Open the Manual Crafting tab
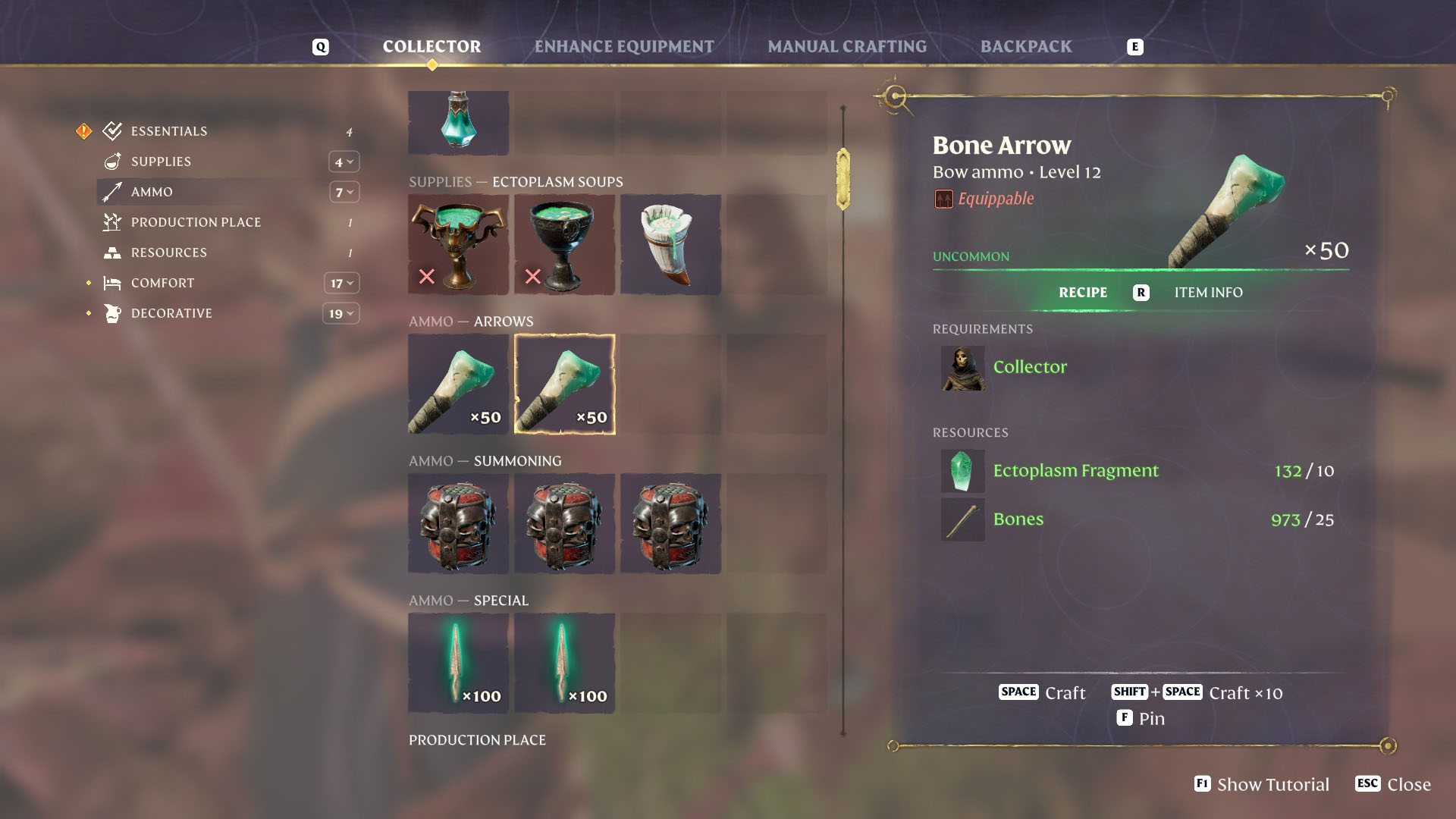 coord(846,47)
